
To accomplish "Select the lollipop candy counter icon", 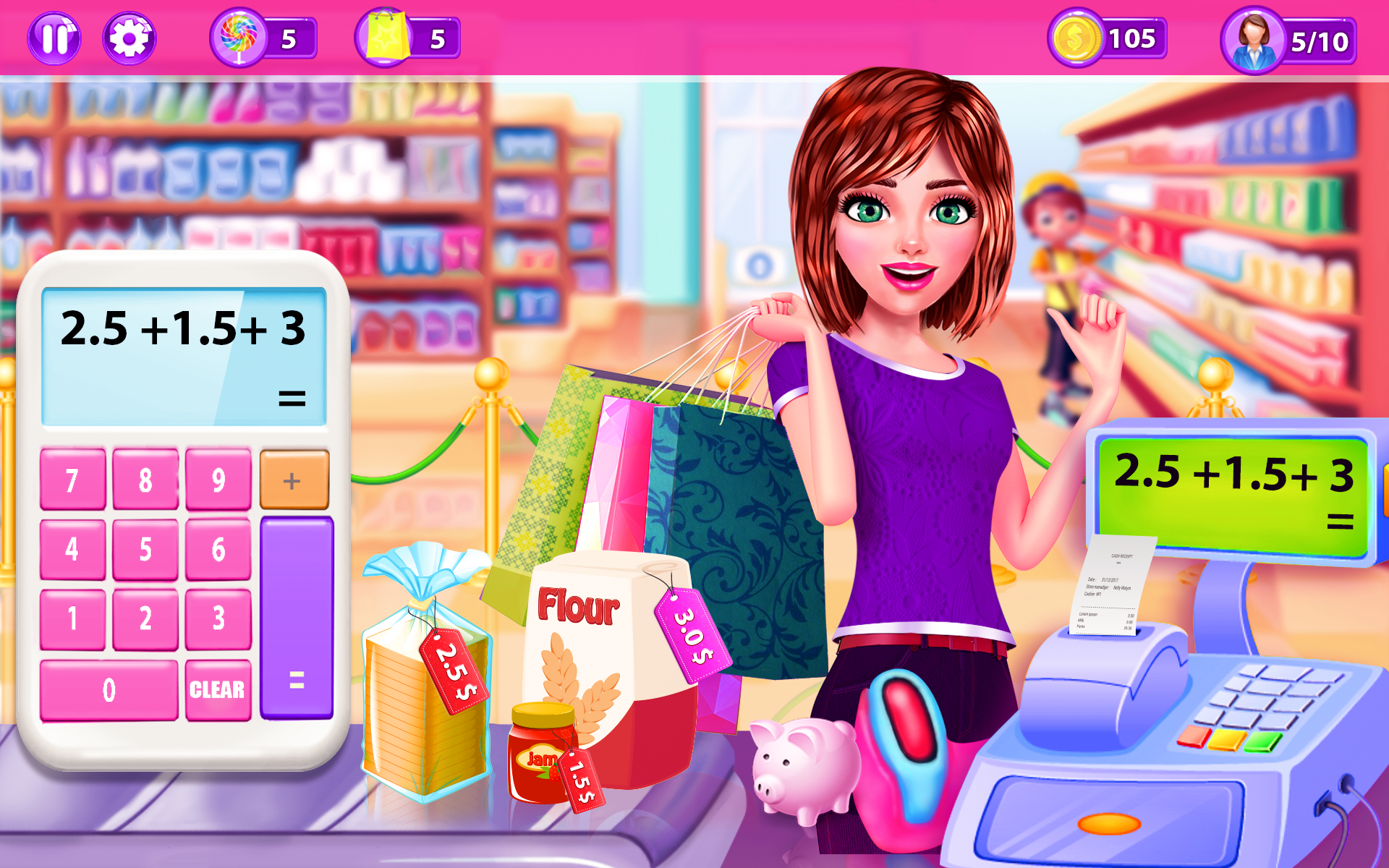I will [x=238, y=37].
